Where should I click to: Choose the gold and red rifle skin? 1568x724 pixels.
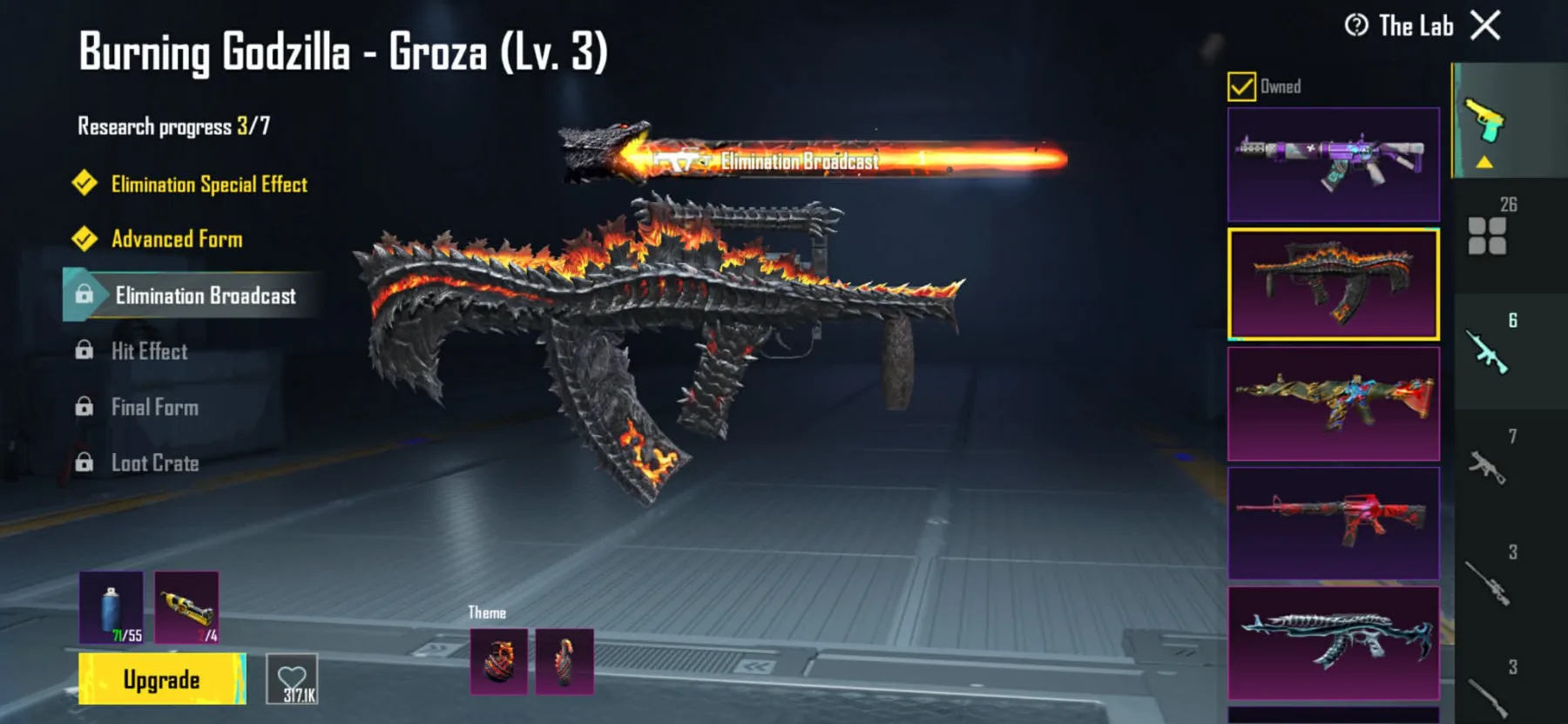pos(1333,403)
